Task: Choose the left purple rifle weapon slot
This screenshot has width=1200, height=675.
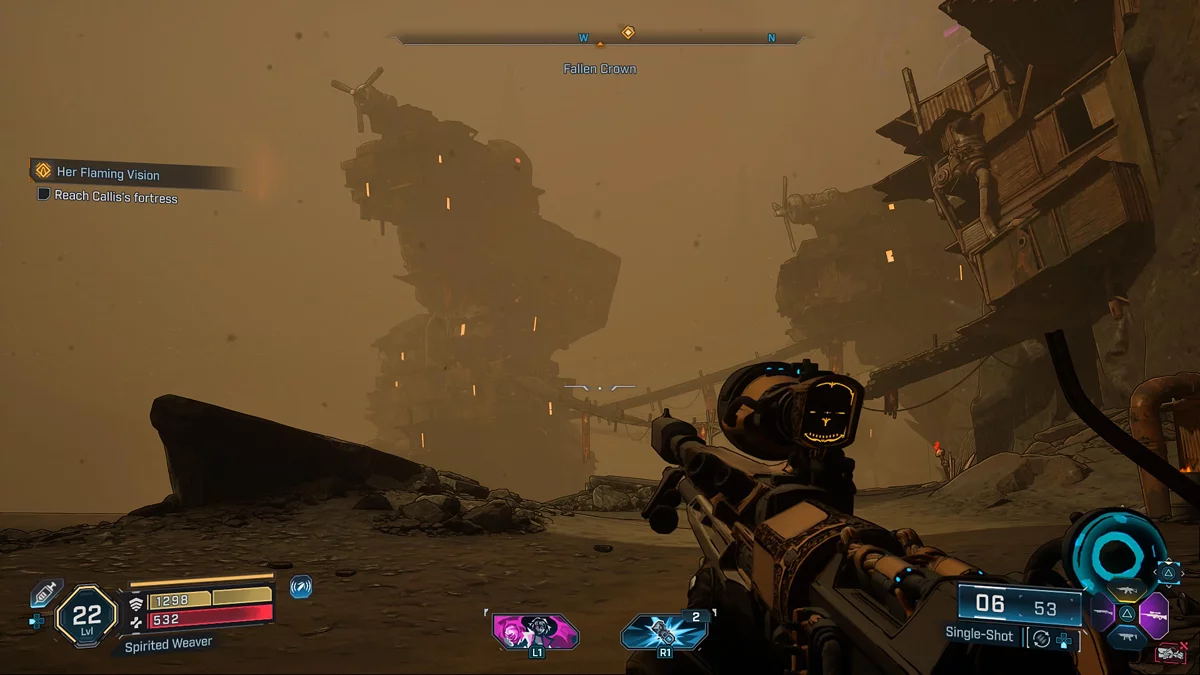Action: [x=1102, y=613]
